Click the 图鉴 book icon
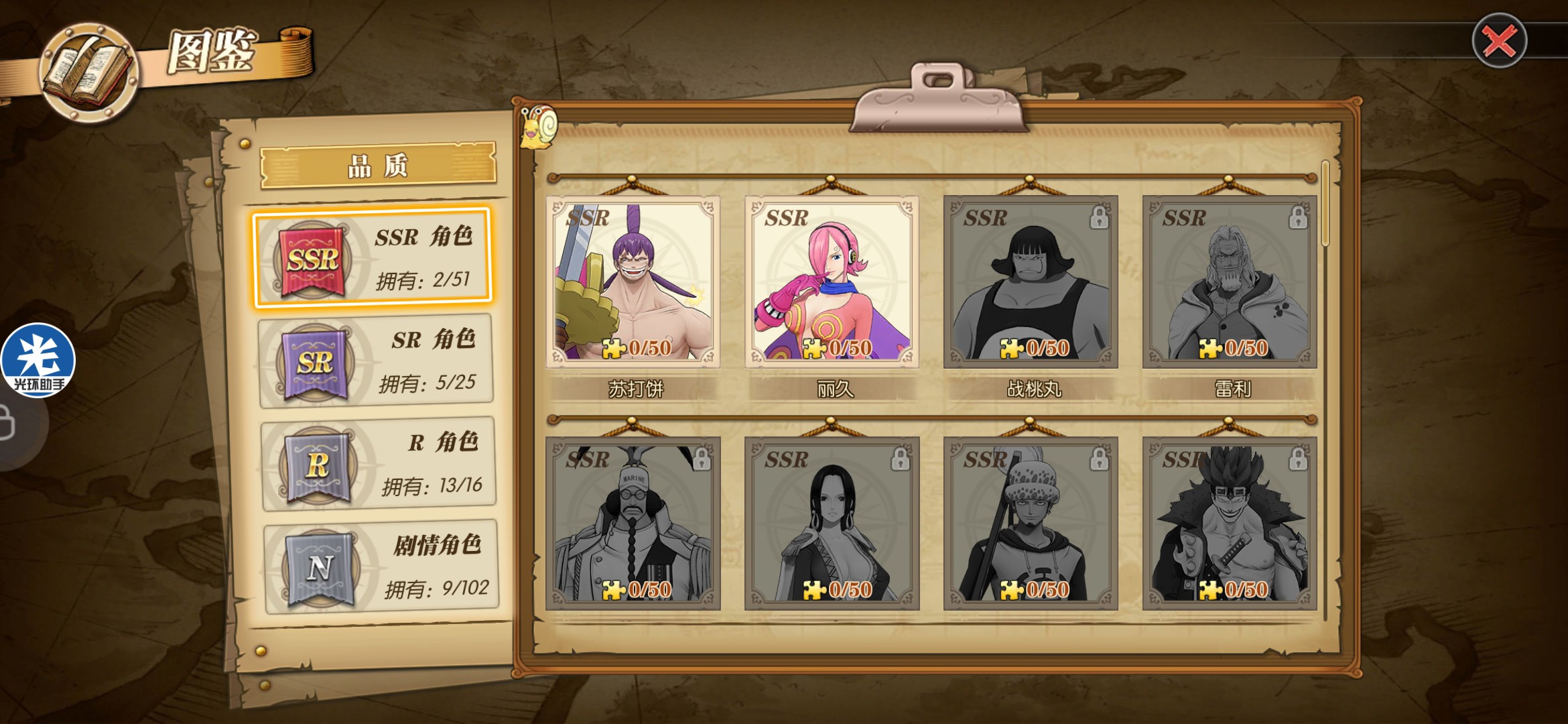The height and width of the screenshot is (724, 1568). [88, 72]
